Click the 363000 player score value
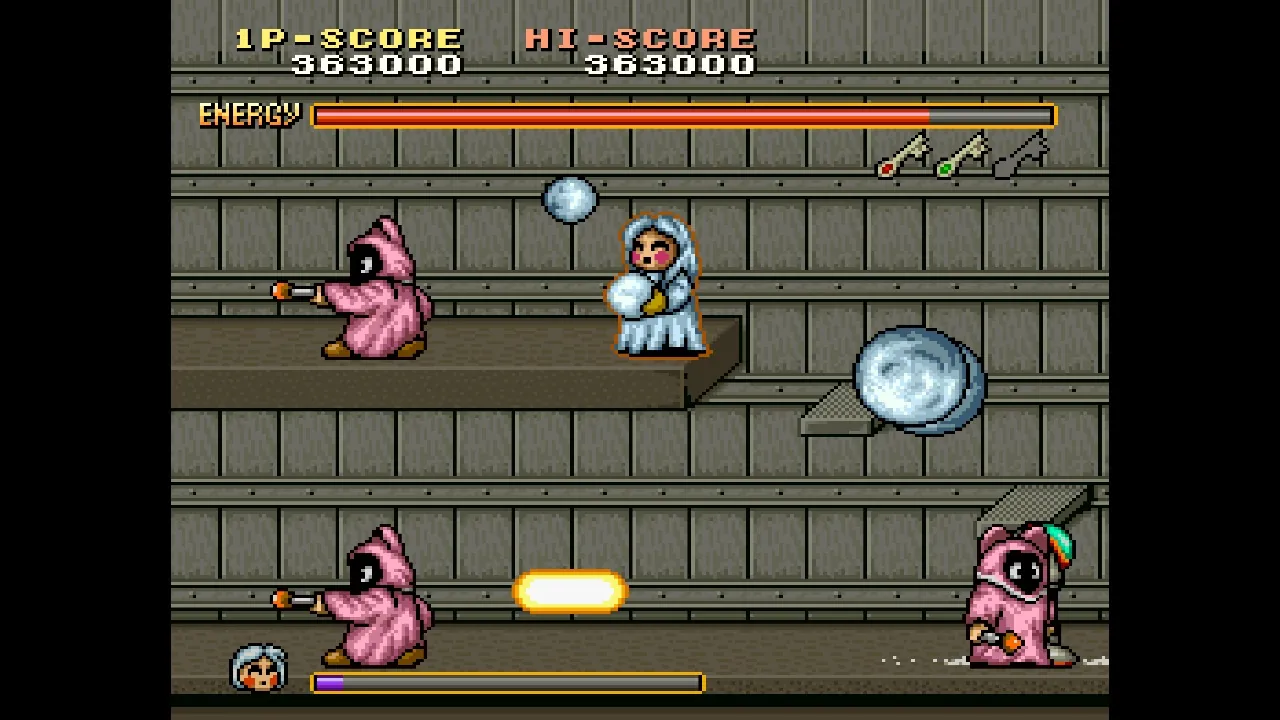1280x720 pixels. 377,64
